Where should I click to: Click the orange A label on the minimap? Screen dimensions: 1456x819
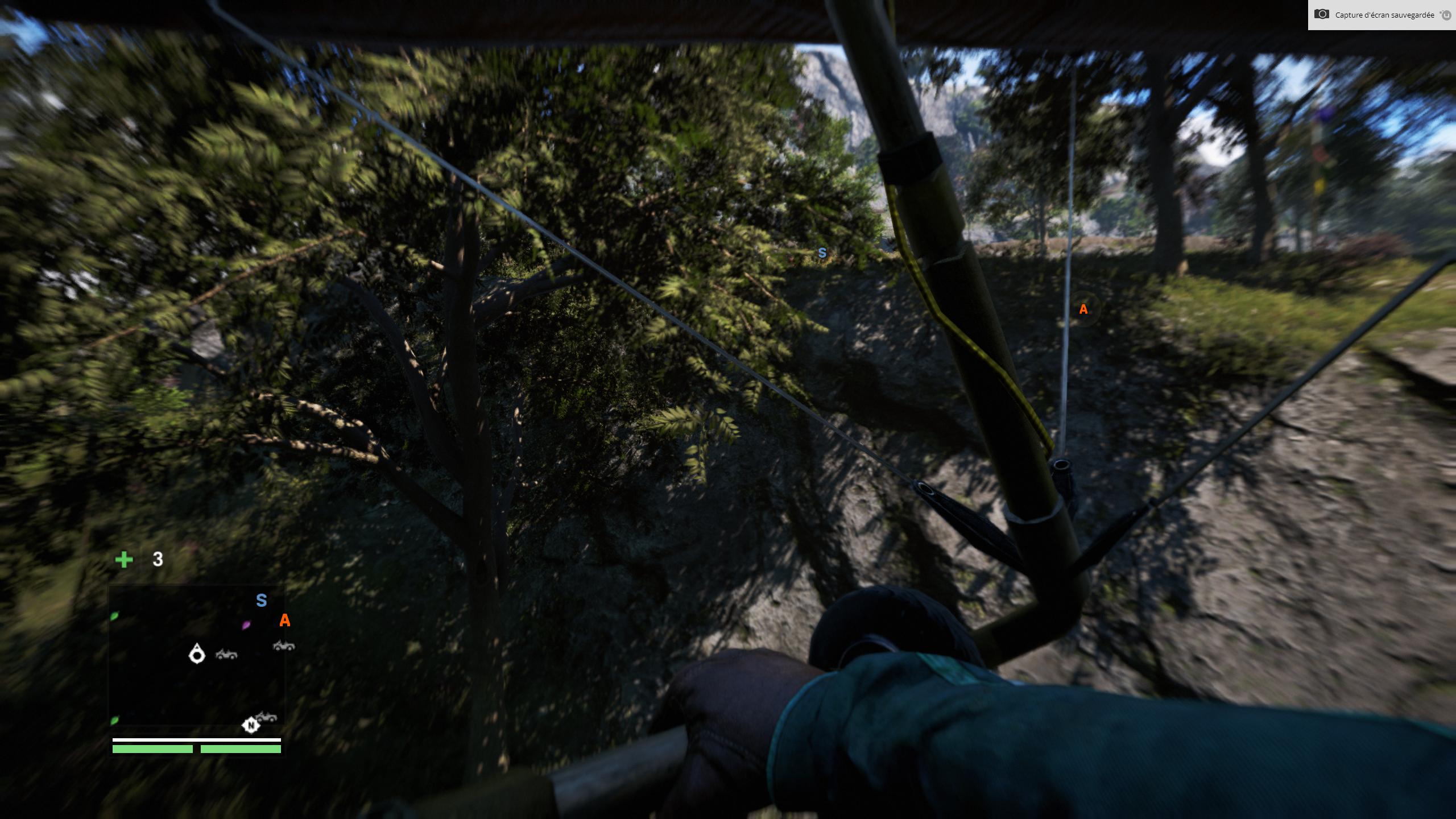[284, 621]
